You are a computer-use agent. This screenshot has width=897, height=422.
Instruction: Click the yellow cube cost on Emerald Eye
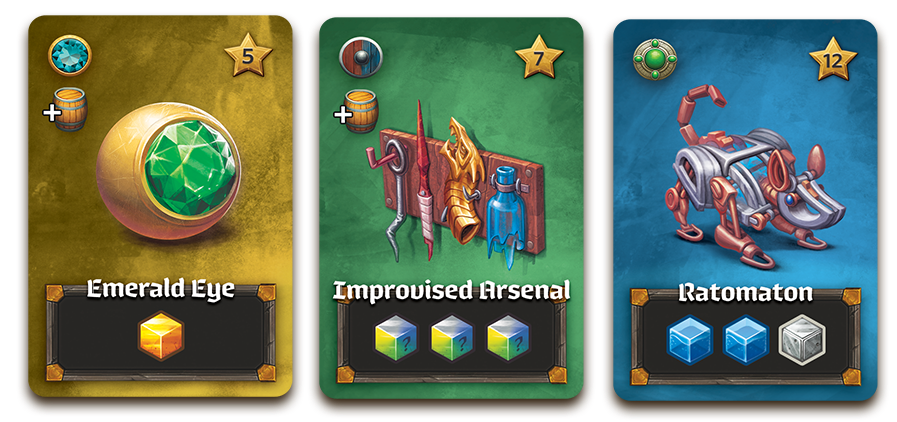coord(161,338)
